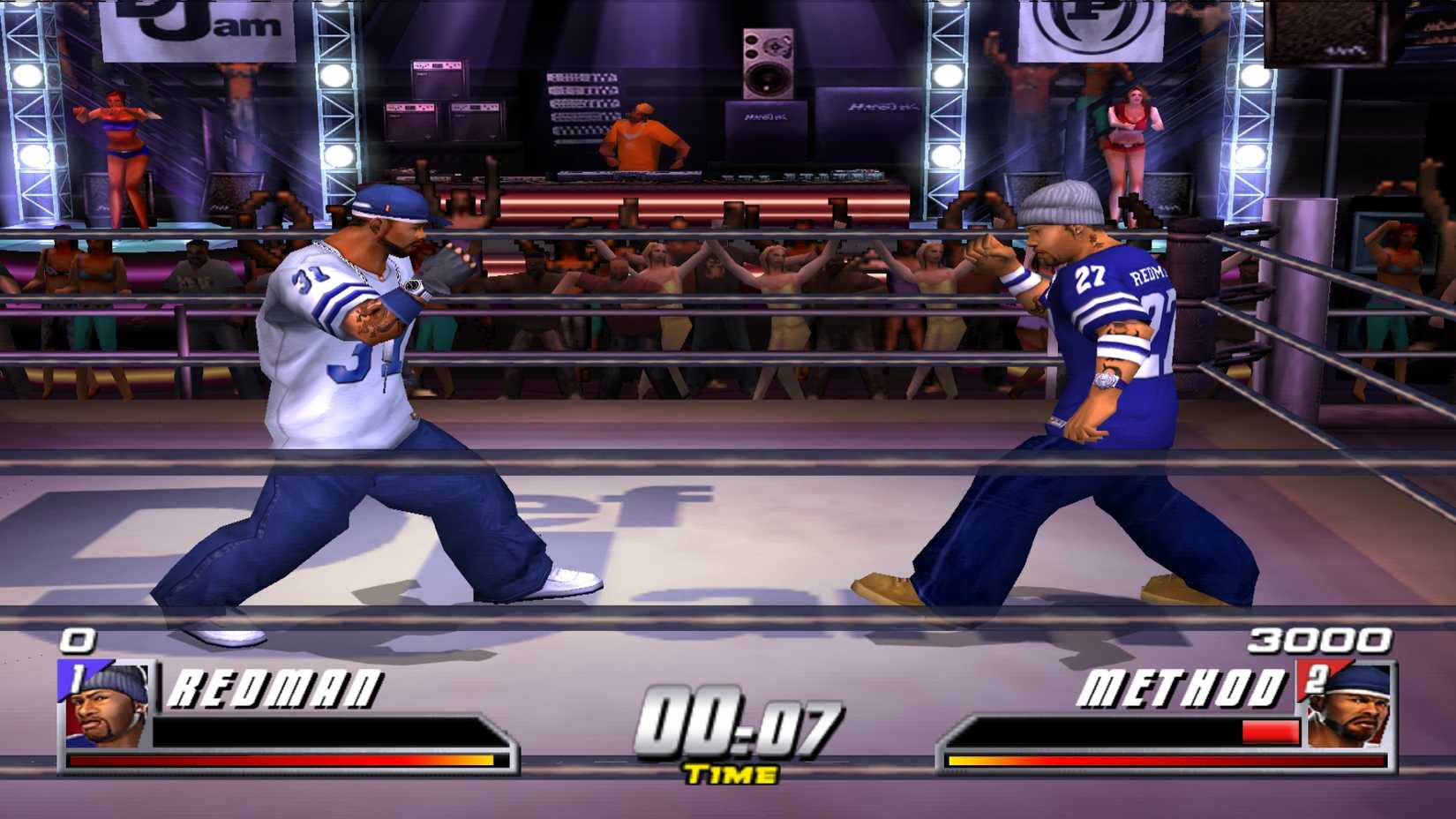Select the METHOD name tab

click(x=1182, y=687)
